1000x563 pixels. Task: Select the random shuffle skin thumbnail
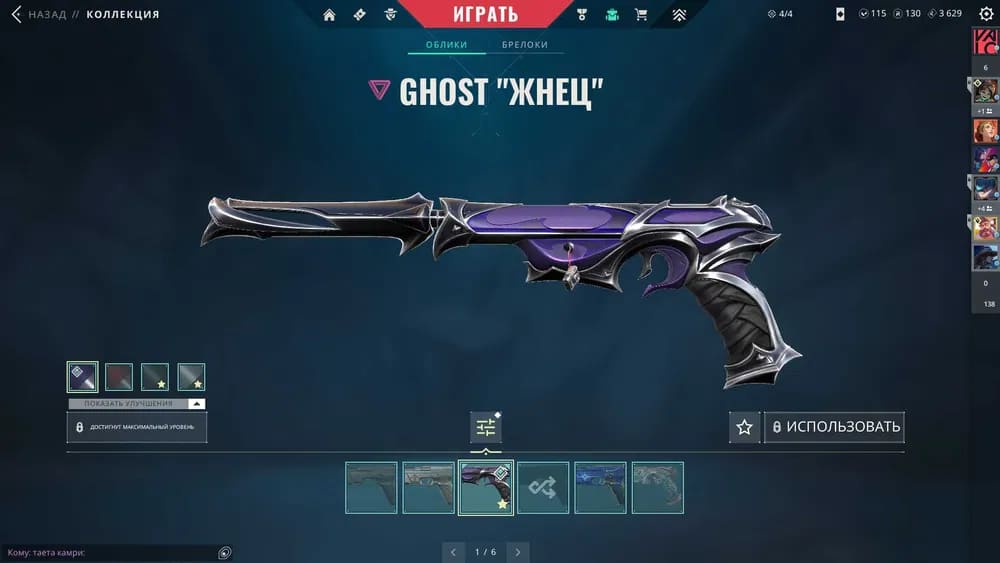(x=543, y=488)
